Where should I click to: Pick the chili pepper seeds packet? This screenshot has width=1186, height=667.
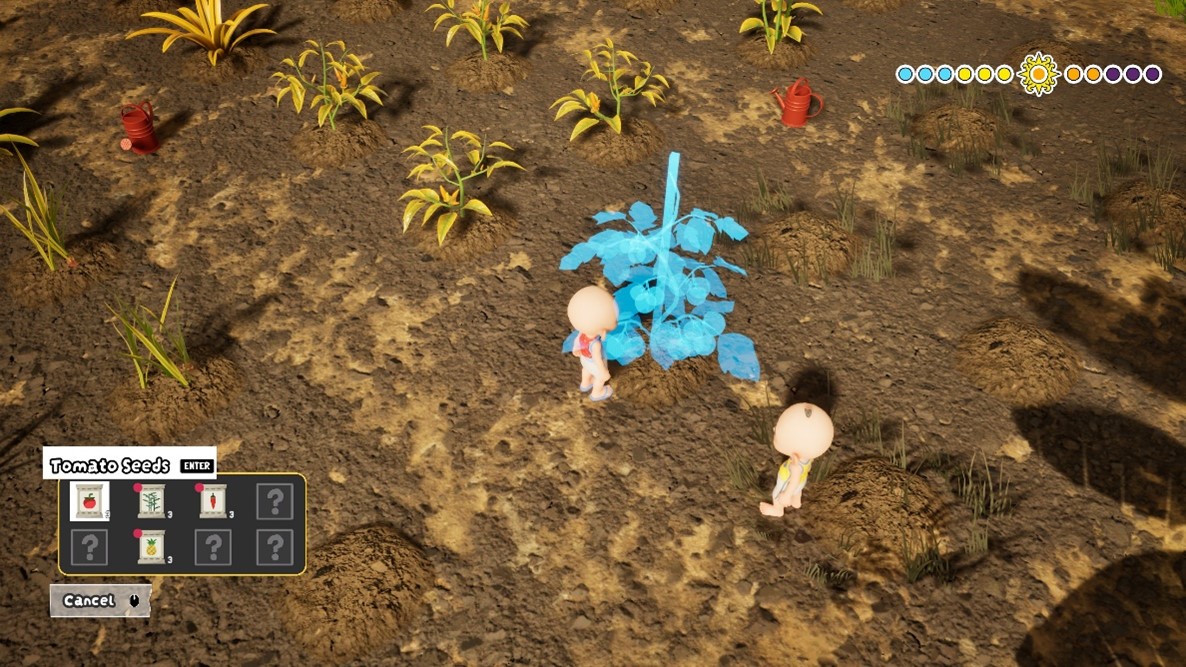(213, 500)
